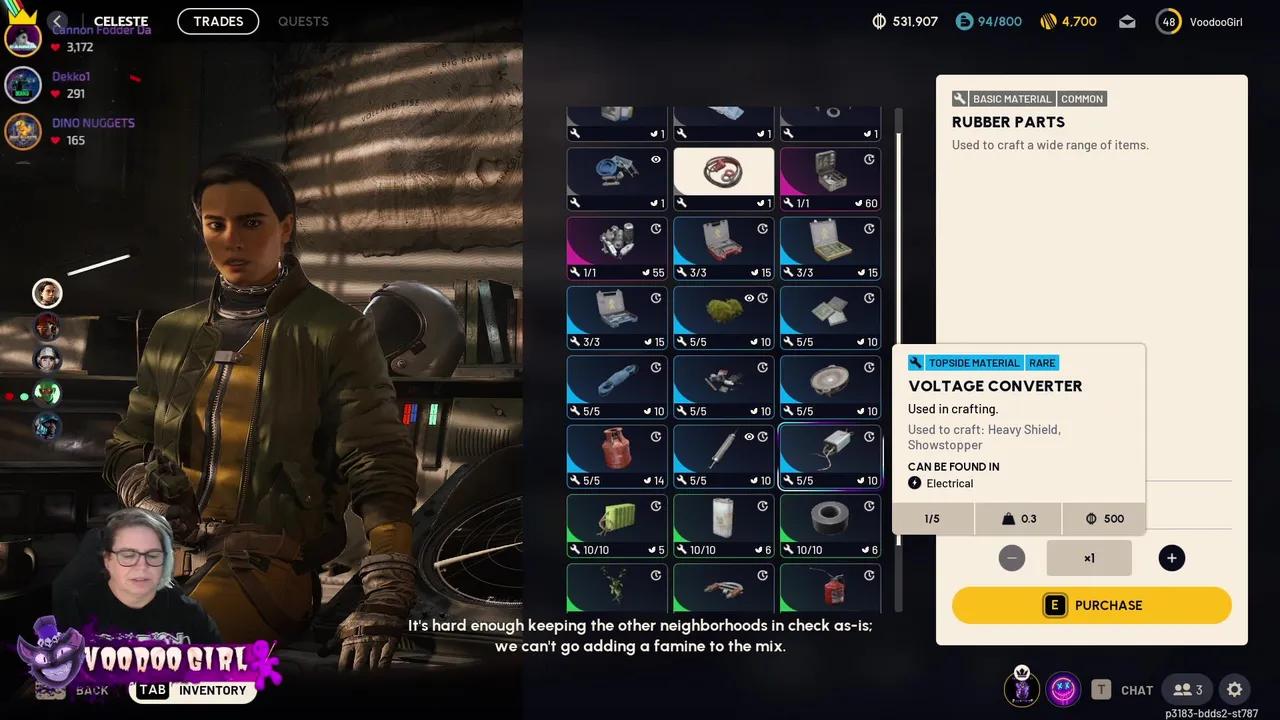Pick the green battery pack item
Image resolution: width=1280 pixels, height=720 pixels.
[617, 524]
